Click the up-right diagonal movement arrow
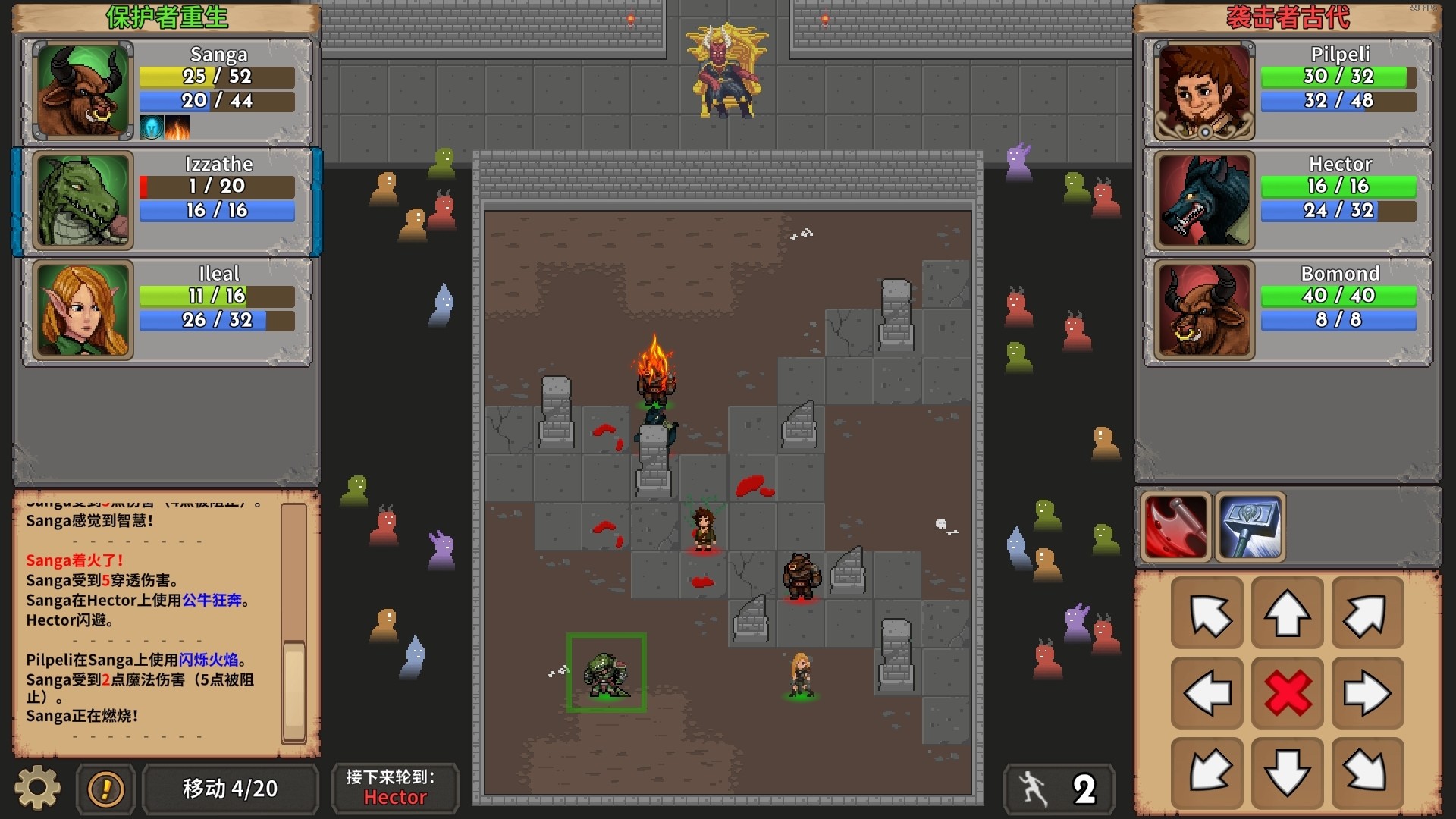The height and width of the screenshot is (819, 1456). click(x=1367, y=613)
